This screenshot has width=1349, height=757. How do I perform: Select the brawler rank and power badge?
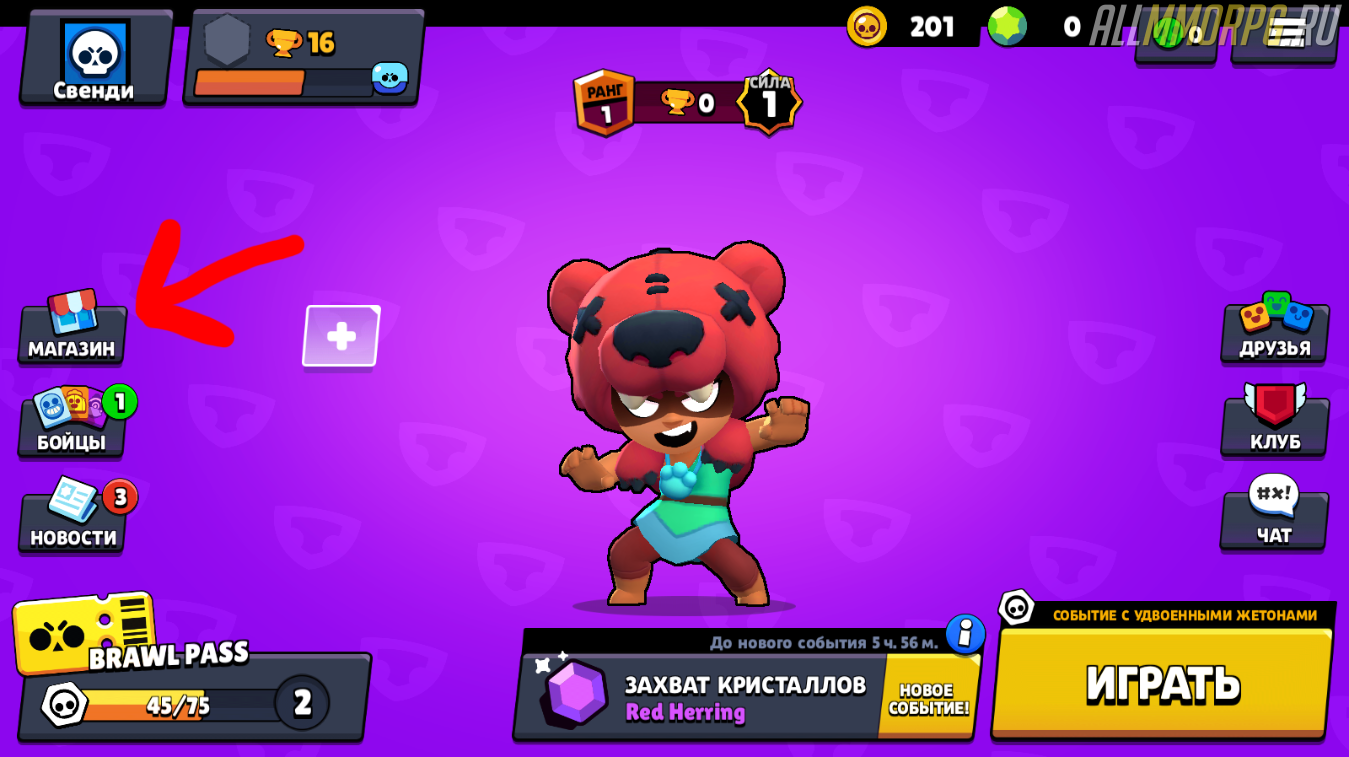[x=688, y=102]
